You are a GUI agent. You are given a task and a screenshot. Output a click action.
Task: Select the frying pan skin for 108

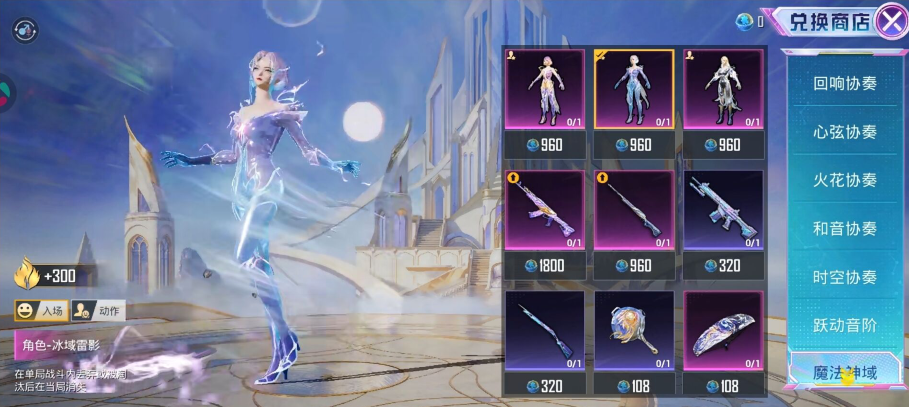pos(634,332)
